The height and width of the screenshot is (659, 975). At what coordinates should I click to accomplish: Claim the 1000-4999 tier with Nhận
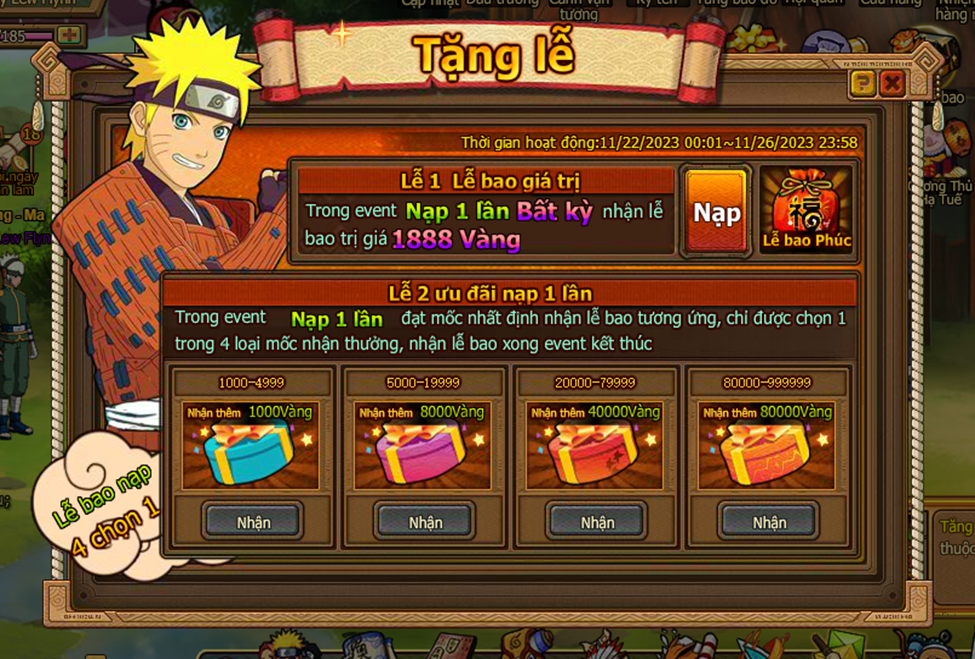[x=253, y=521]
